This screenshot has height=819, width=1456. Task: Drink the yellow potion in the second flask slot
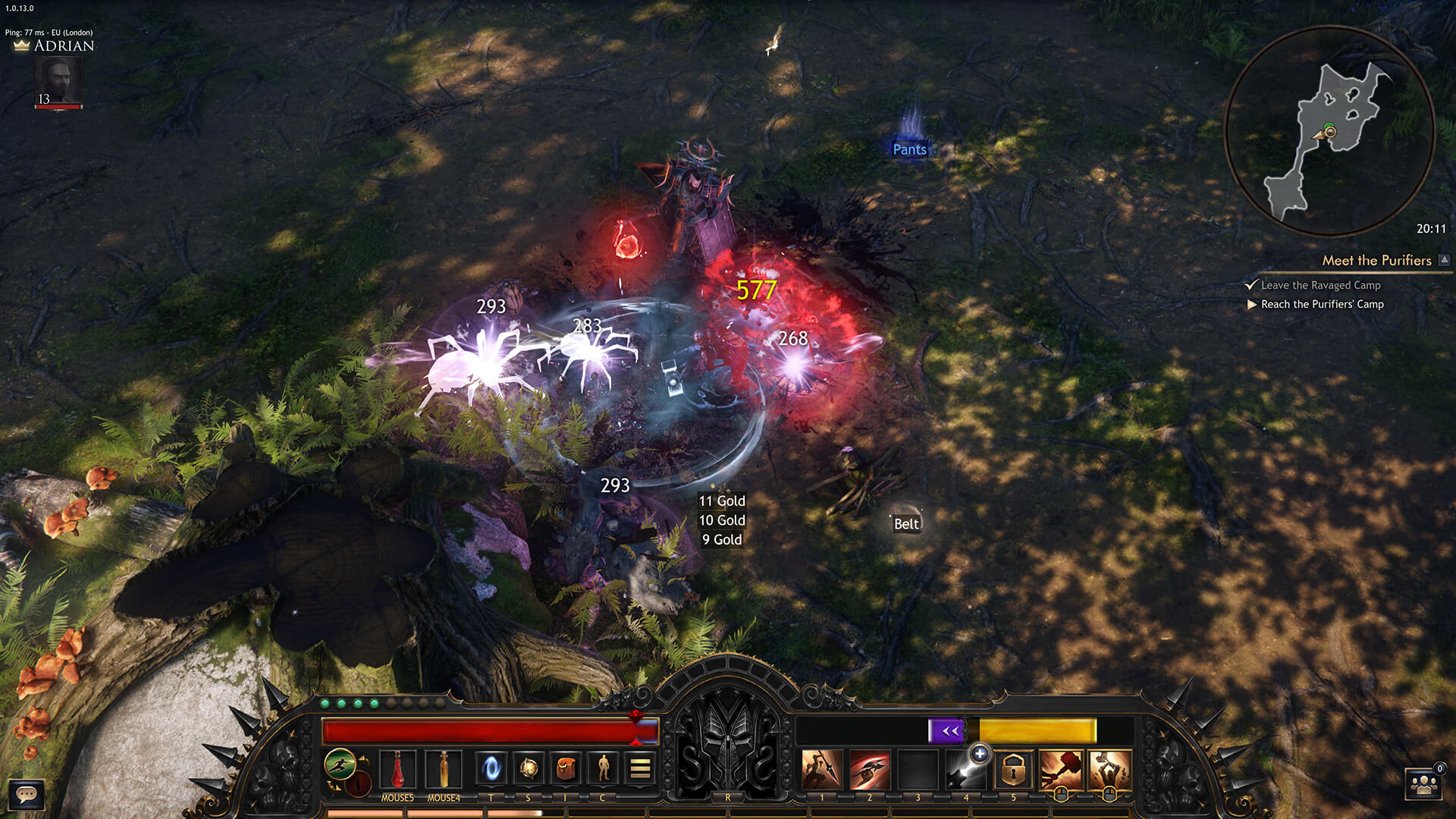click(x=444, y=770)
